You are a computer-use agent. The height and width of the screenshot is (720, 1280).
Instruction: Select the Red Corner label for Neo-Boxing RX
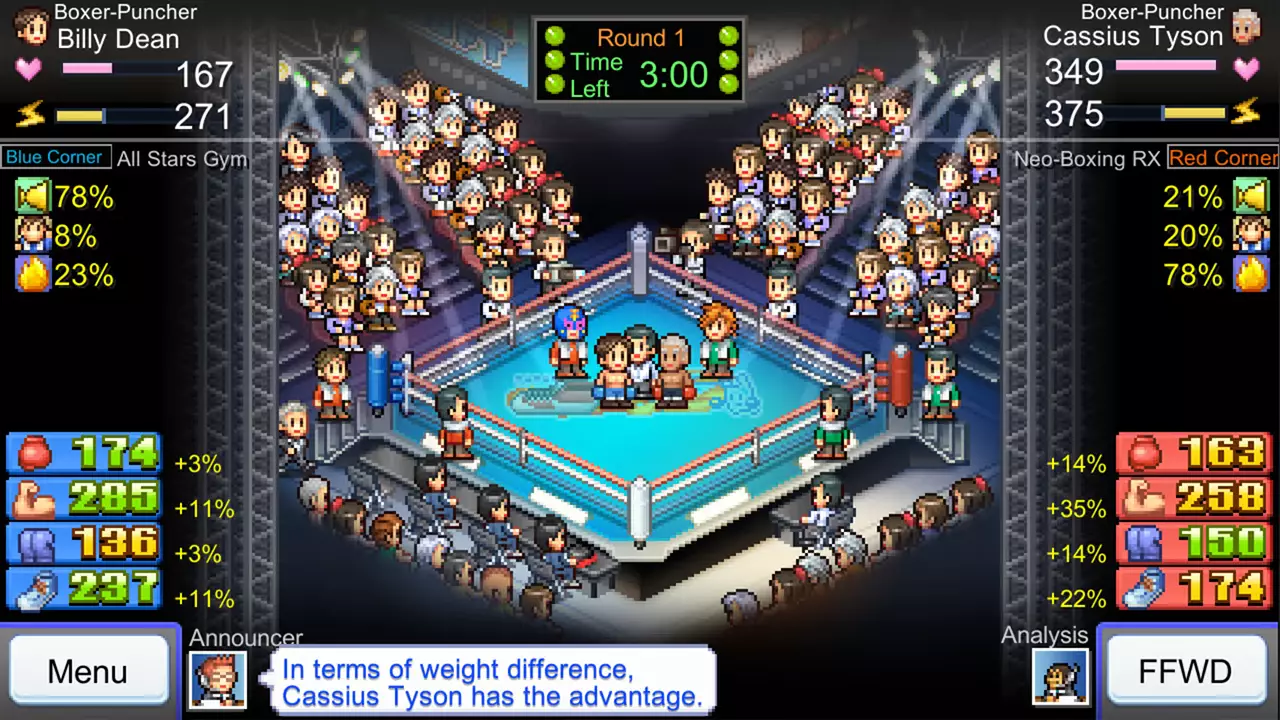1222,158
